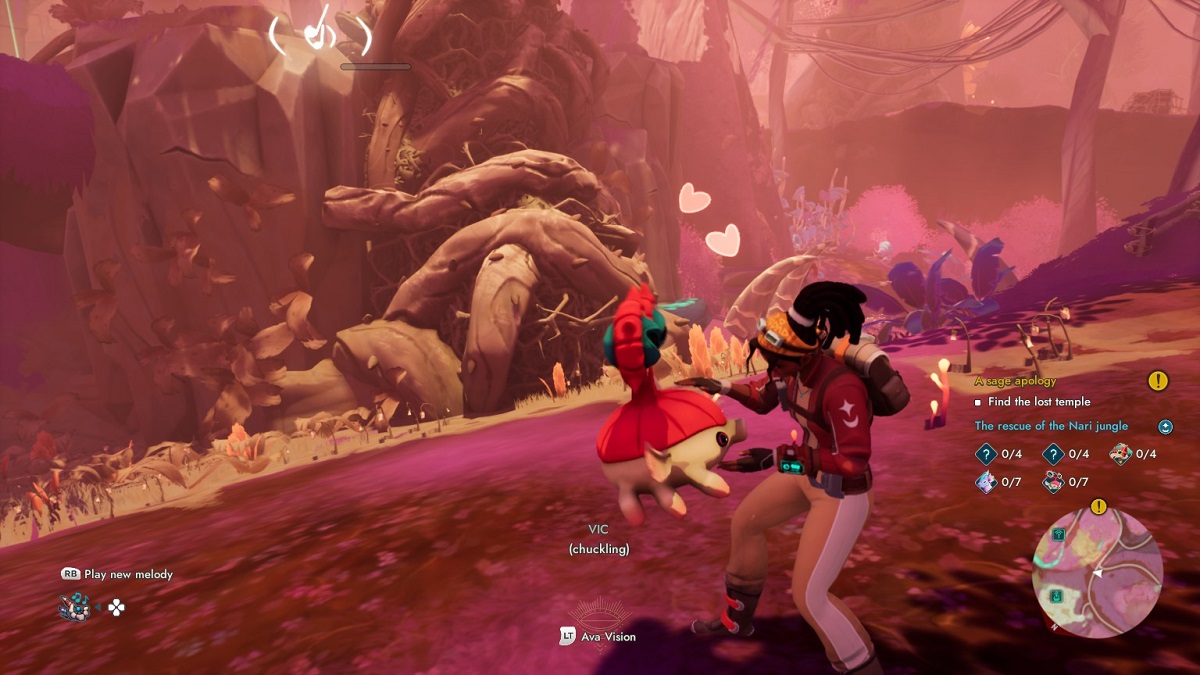Select the 'A sage apology' quest title
Screen dimensions: 1200x675
pos(1015,381)
